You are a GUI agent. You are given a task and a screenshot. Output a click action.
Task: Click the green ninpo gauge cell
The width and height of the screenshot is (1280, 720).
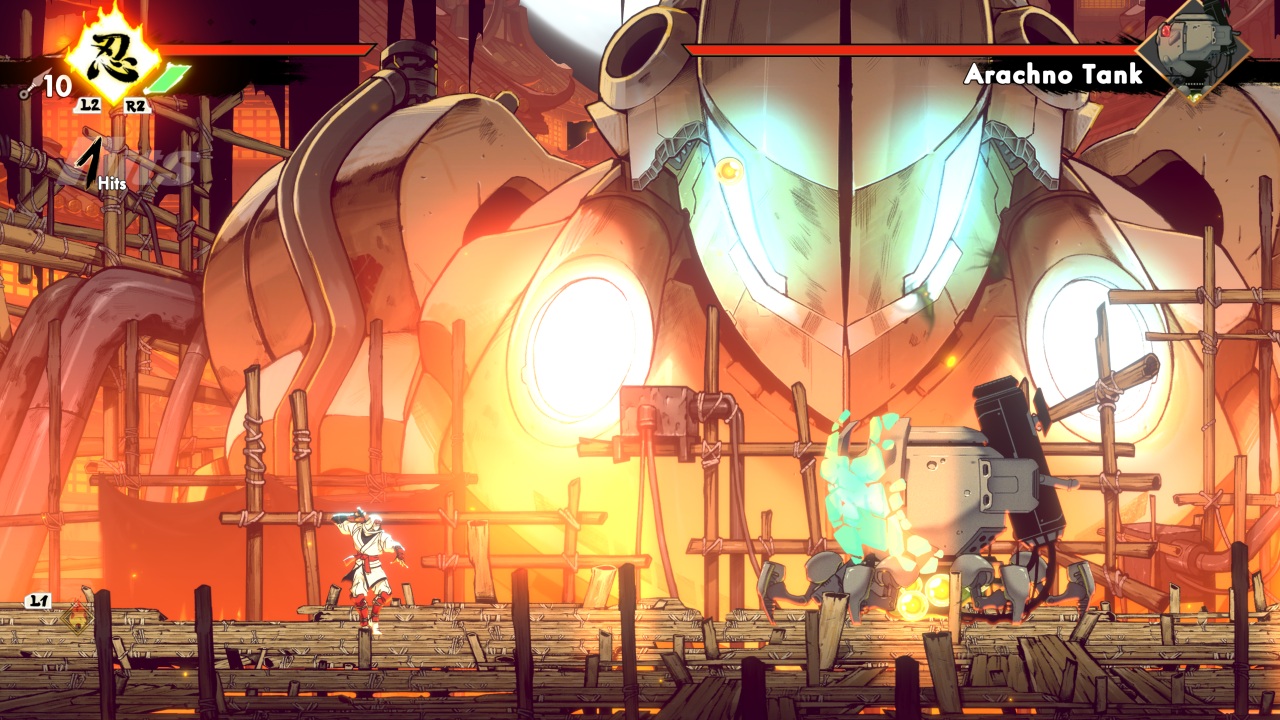coord(173,77)
